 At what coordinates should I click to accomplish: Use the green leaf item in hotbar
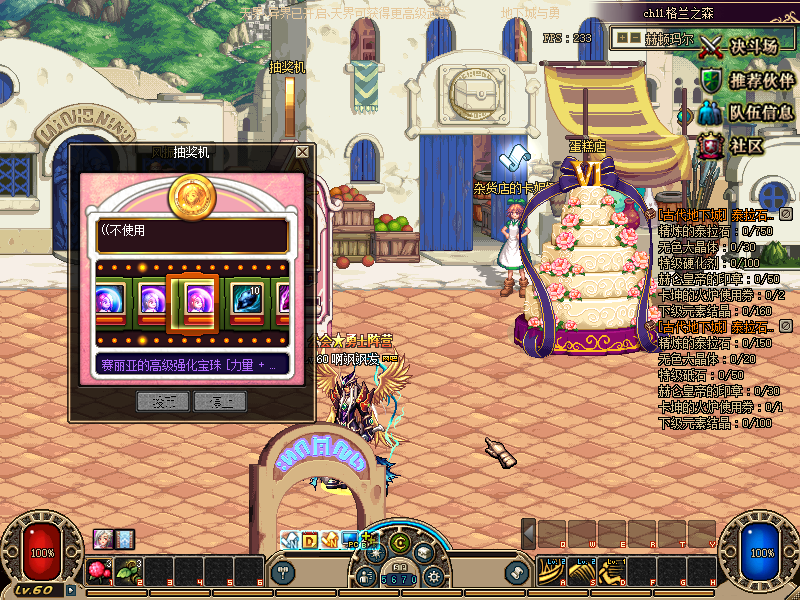pyautogui.click(x=128, y=572)
